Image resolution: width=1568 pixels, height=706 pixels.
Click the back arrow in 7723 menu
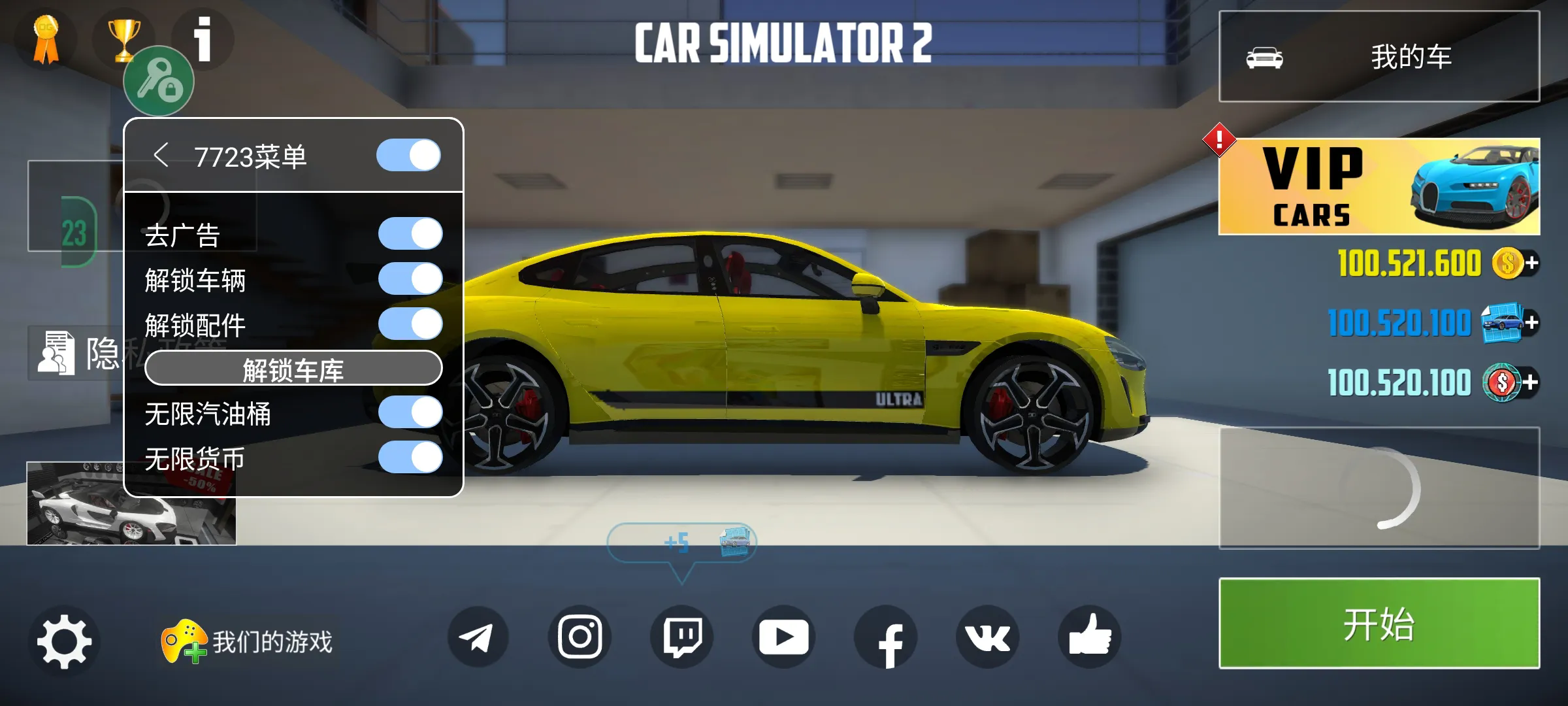(x=161, y=156)
